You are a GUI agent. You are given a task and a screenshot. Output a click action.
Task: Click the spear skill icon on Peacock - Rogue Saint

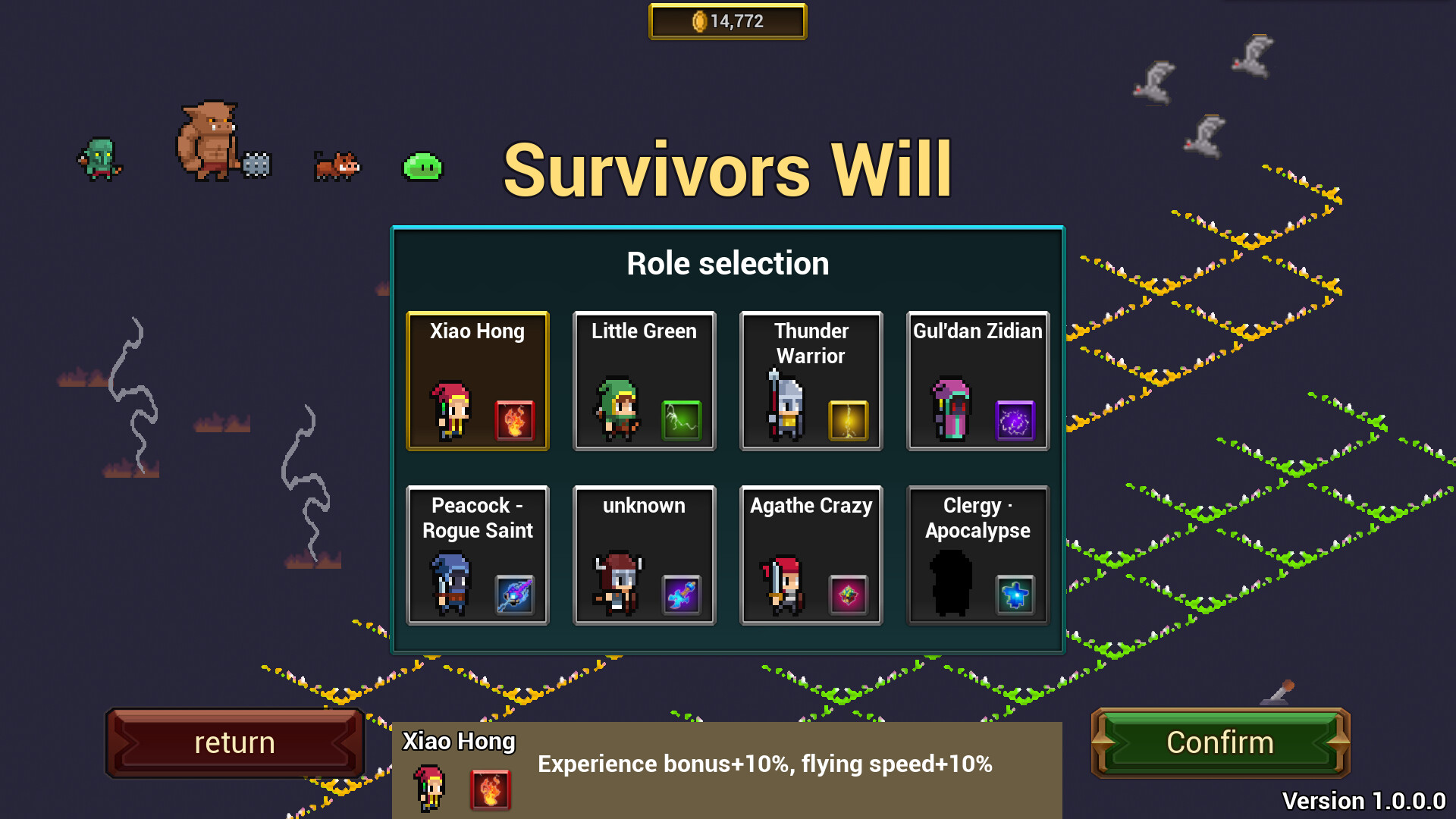point(513,594)
